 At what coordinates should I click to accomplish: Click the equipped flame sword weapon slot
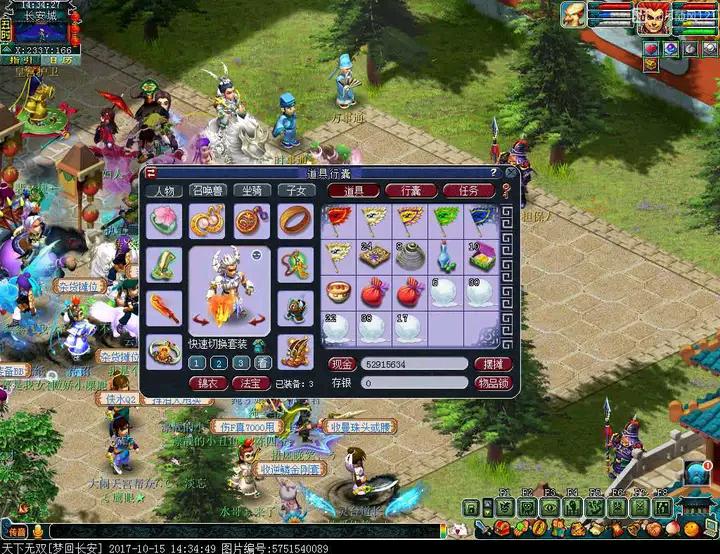click(x=164, y=306)
